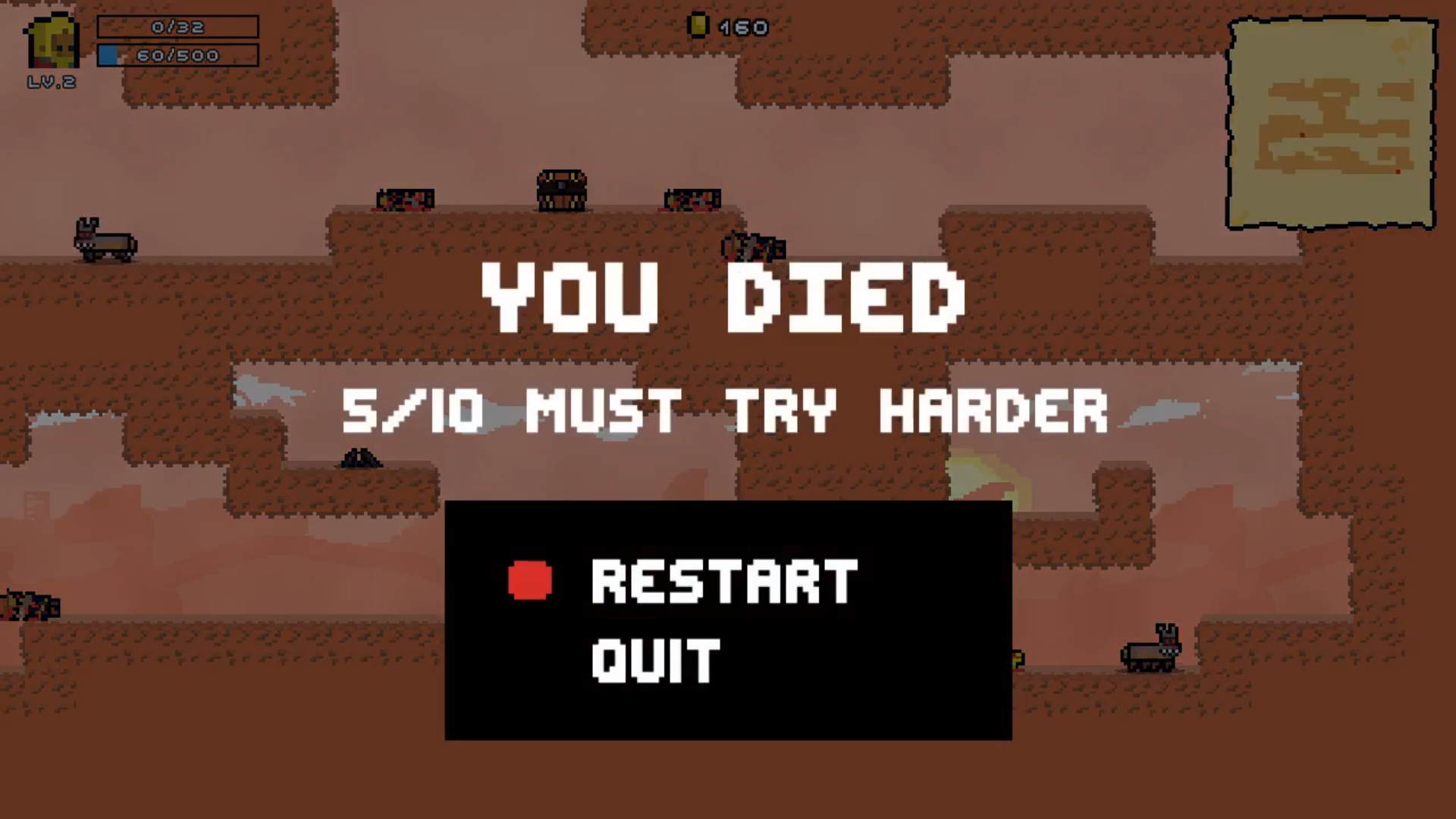The height and width of the screenshot is (819, 1456).
Task: Click the player character portrait
Action: coord(52,42)
